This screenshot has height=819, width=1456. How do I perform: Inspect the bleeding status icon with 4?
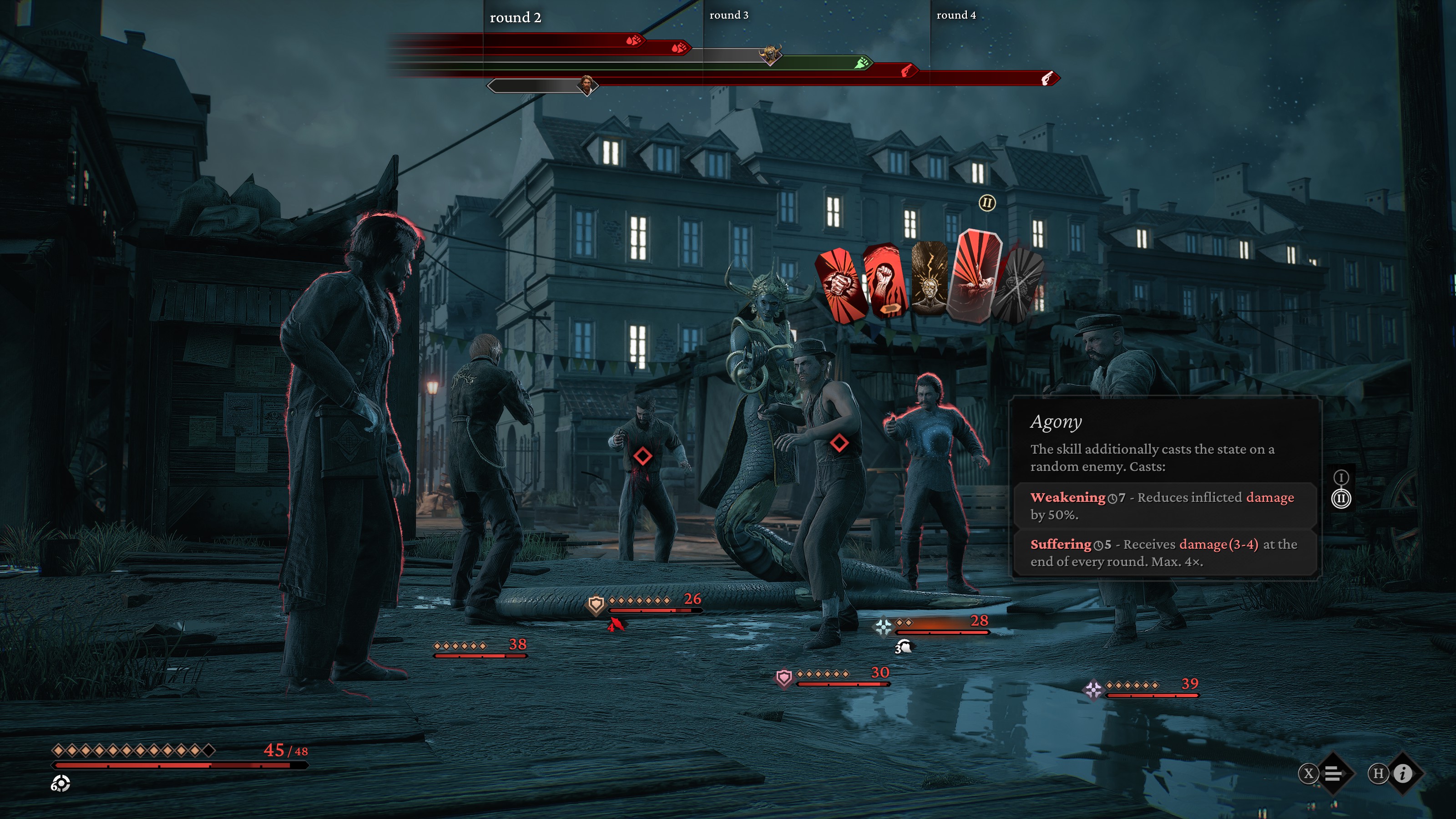[x=616, y=625]
